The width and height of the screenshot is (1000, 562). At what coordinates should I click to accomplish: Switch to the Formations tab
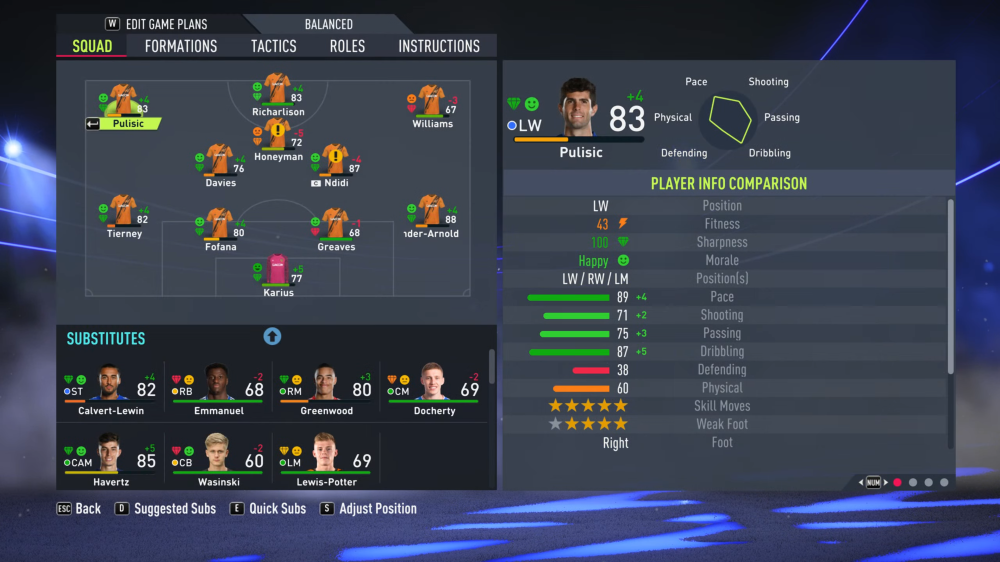pyautogui.click(x=180, y=46)
